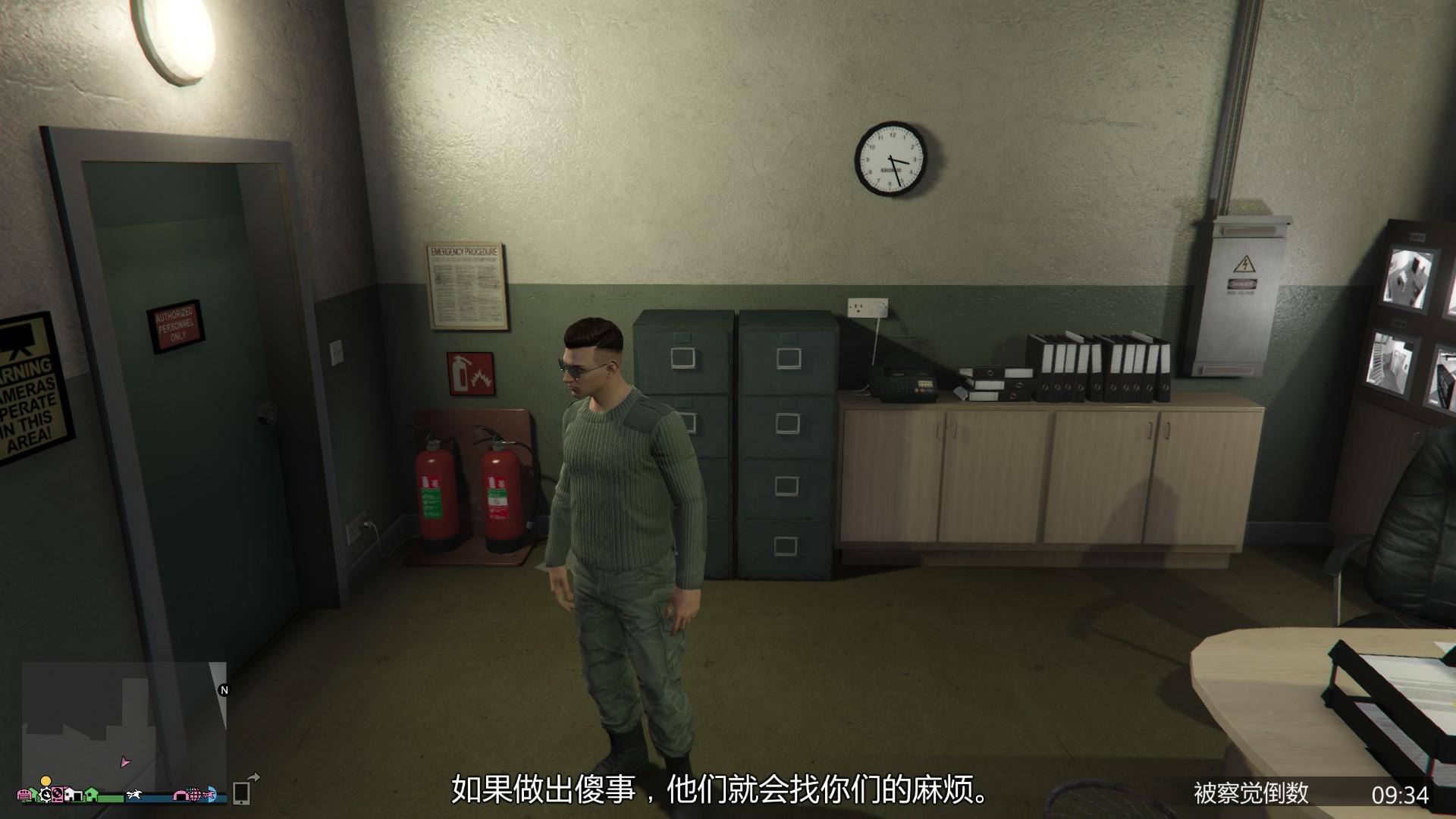Click the white house property blip on minimap
Viewport: 1456px width, 819px height.
(x=73, y=794)
